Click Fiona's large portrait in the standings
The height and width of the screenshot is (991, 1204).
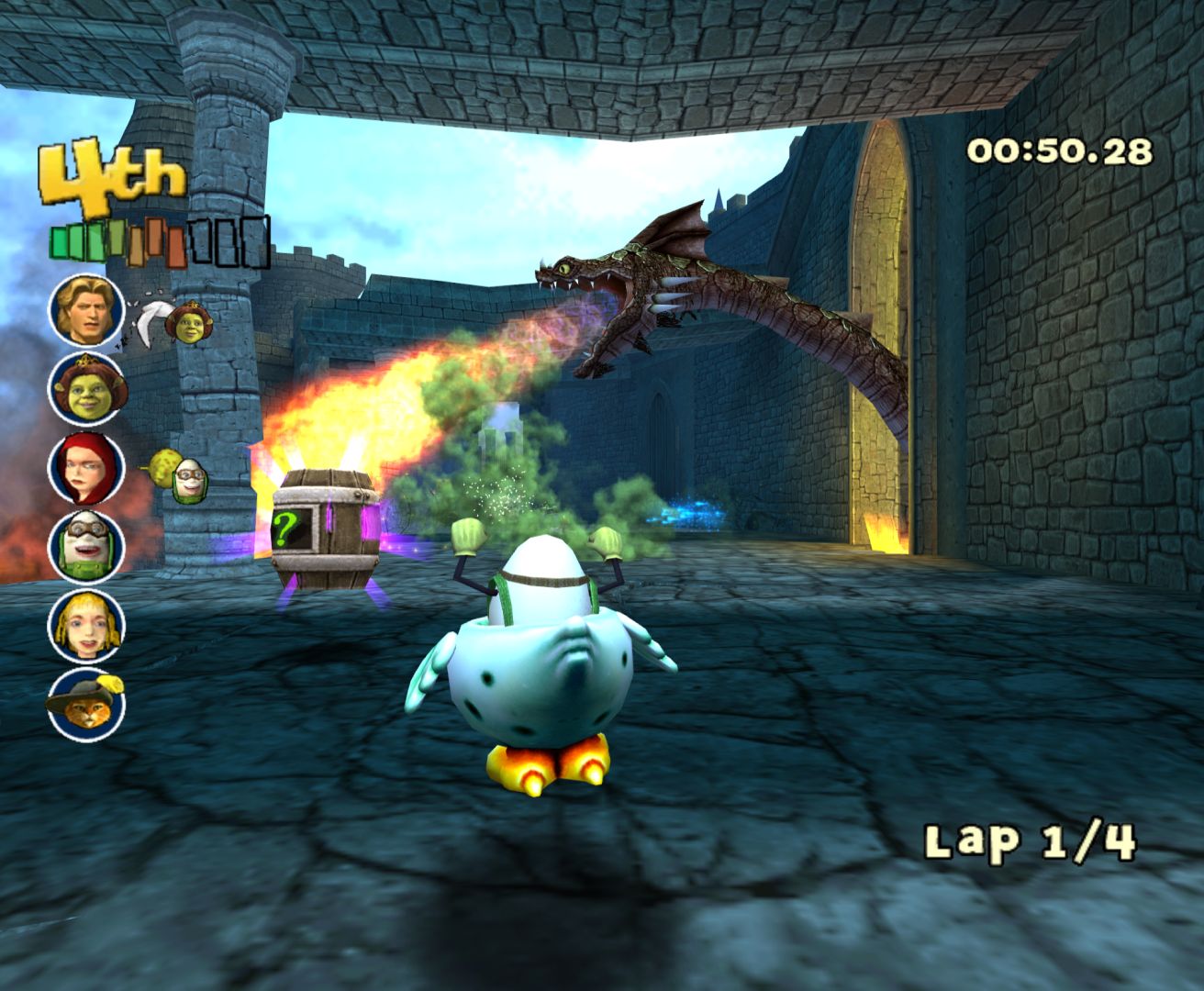click(86, 389)
